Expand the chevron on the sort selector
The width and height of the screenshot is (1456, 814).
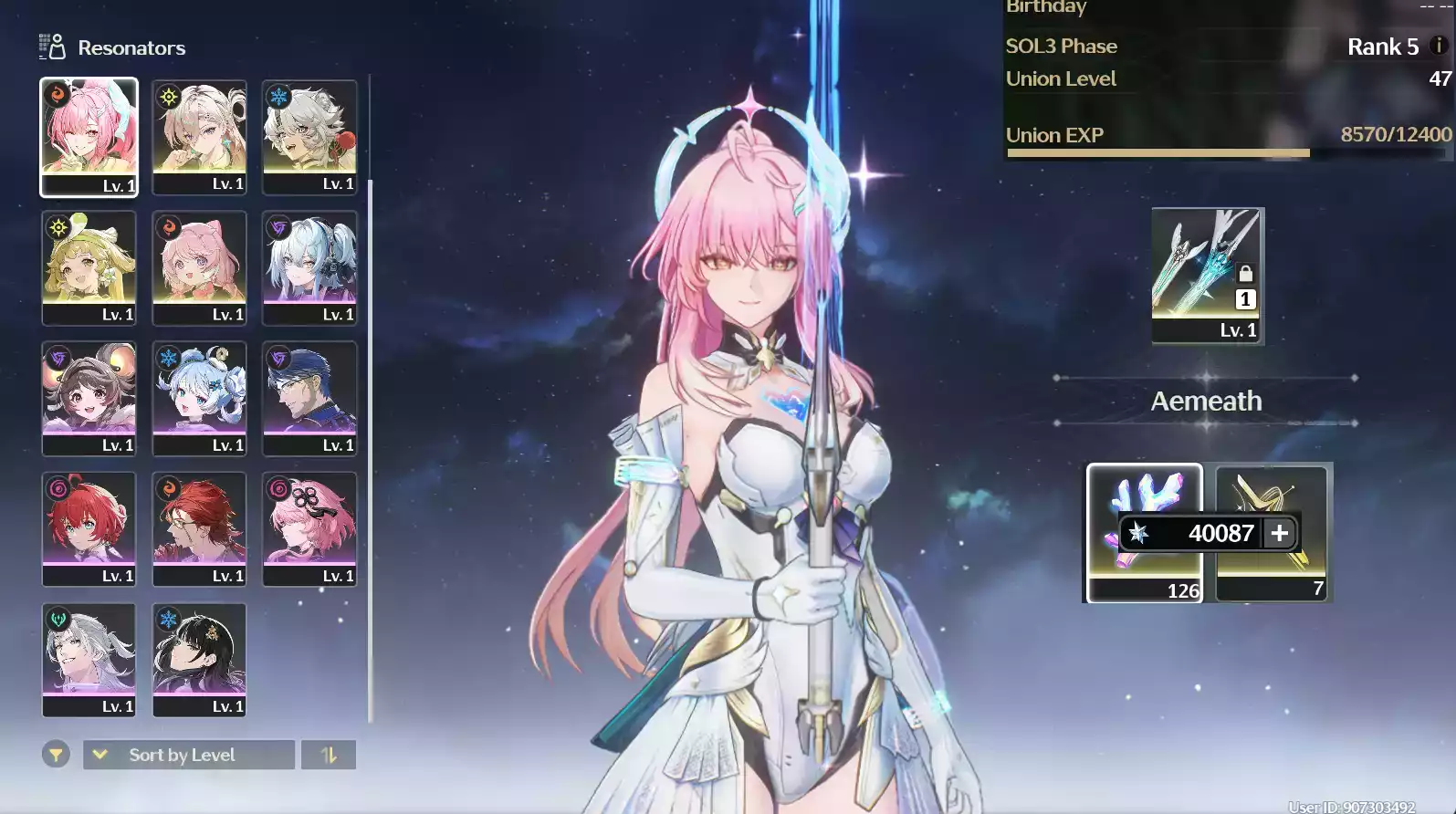(100, 755)
